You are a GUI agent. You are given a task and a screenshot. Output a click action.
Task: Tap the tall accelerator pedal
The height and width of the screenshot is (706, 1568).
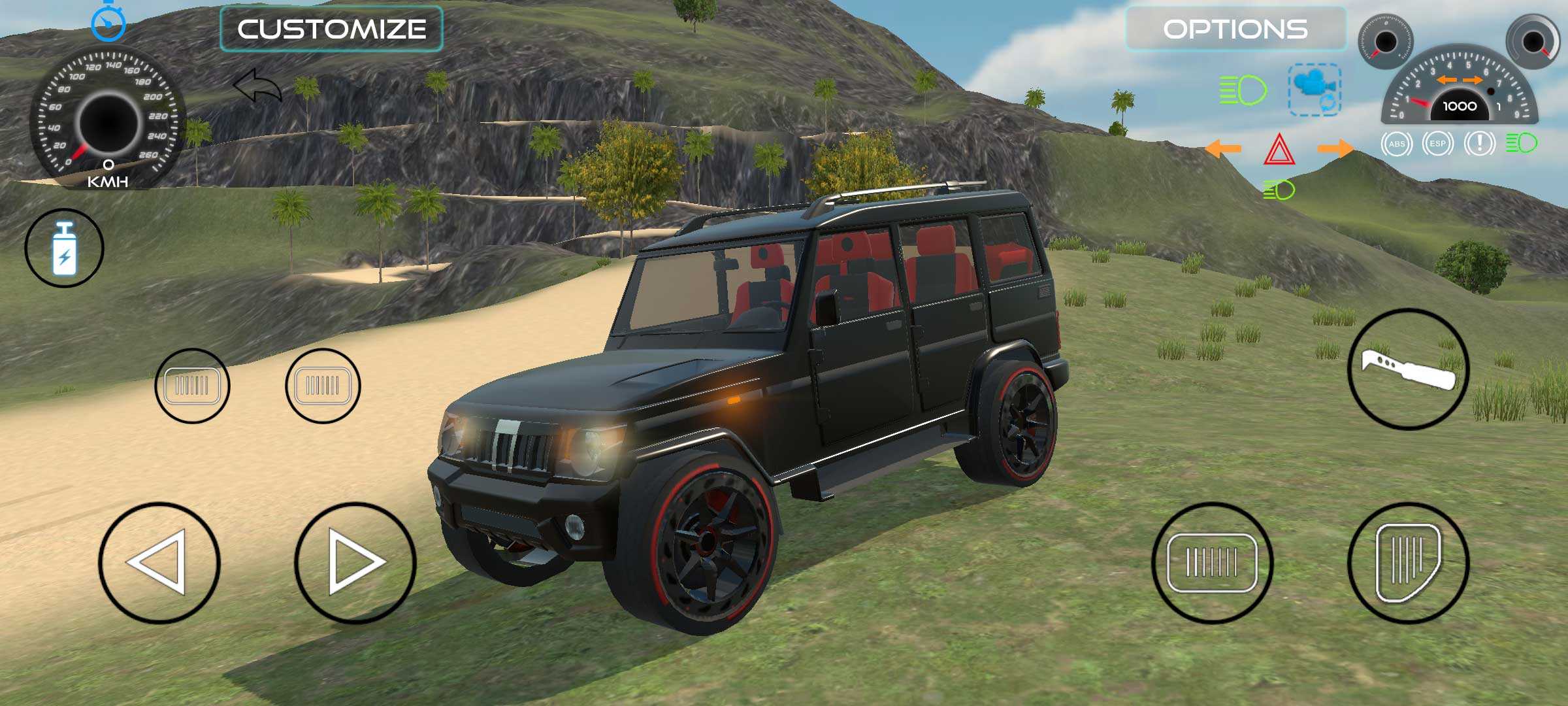click(1408, 562)
